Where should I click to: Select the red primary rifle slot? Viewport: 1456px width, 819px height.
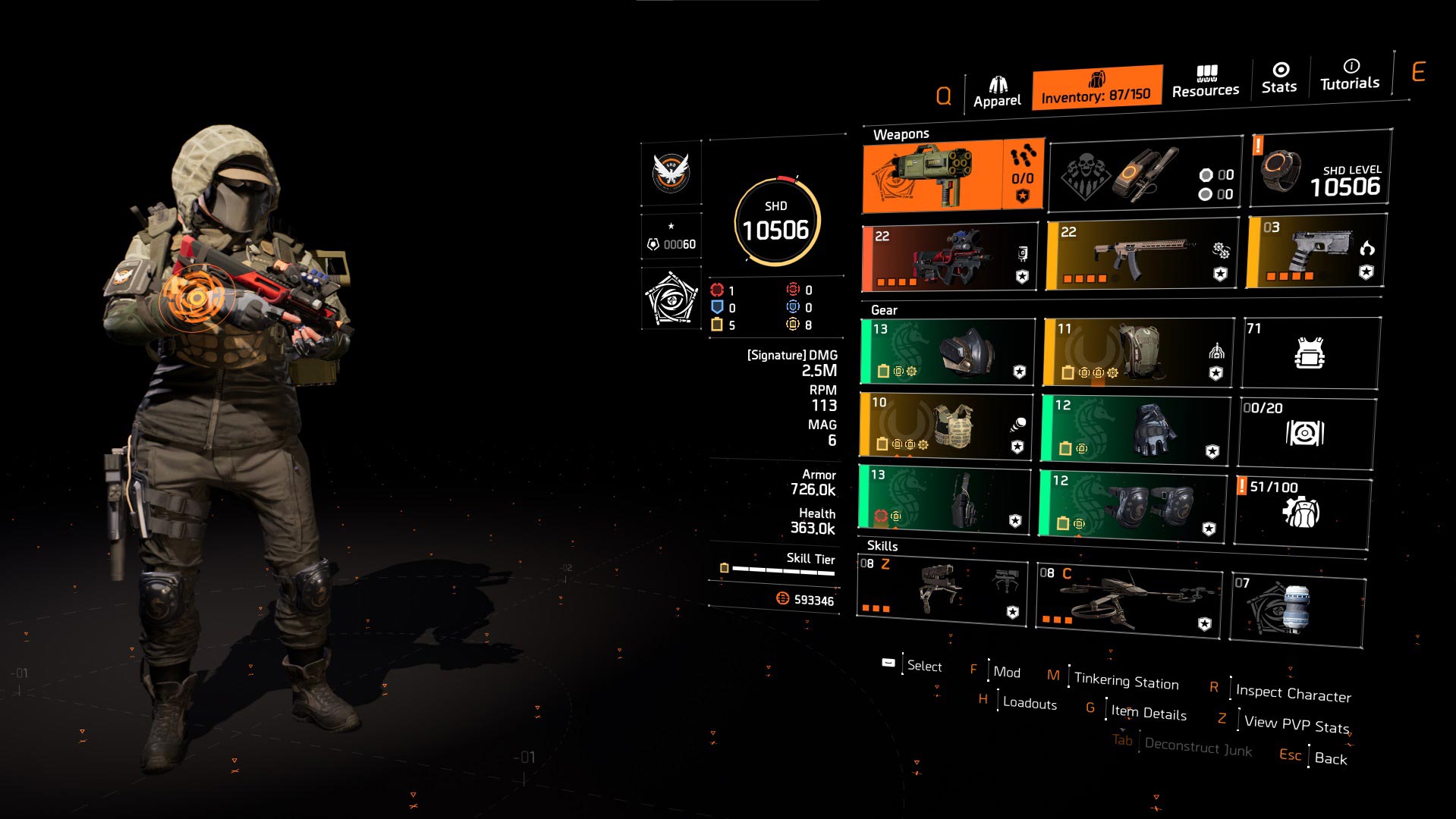[x=950, y=258]
